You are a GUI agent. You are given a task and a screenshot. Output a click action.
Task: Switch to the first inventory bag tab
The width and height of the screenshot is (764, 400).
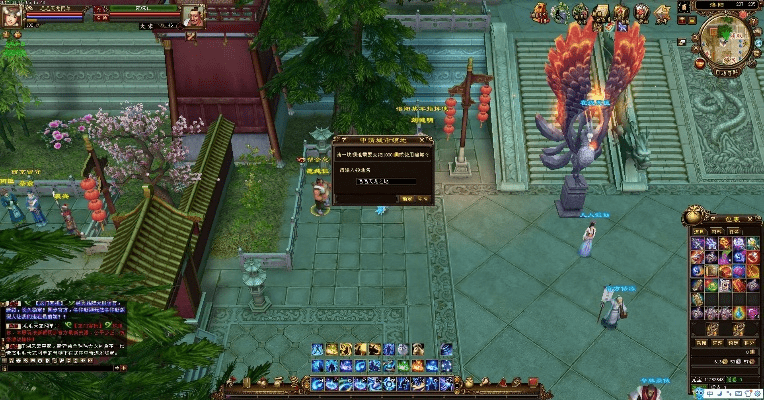click(699, 230)
